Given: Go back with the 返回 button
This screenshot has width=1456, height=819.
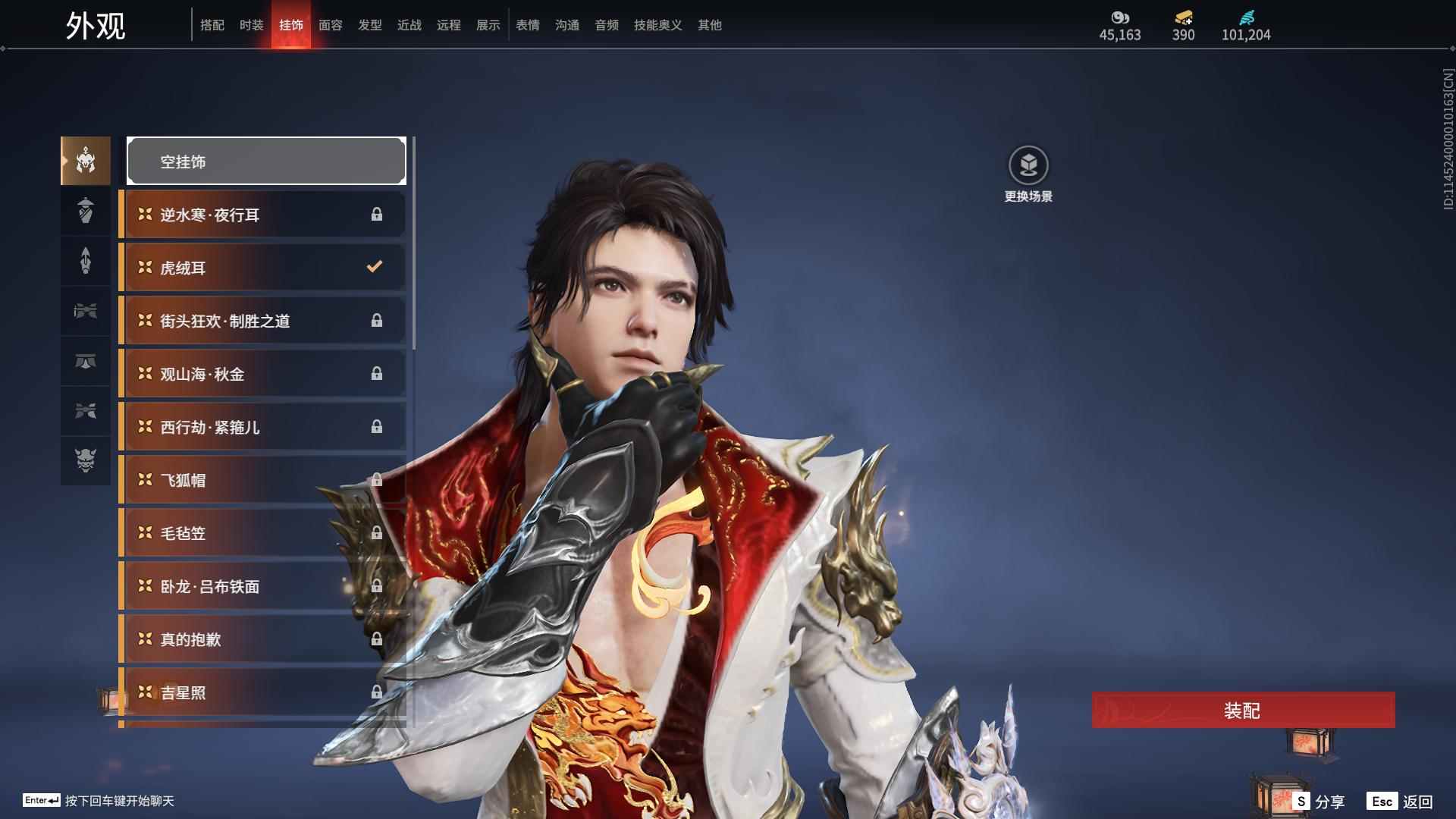Looking at the screenshot, I should click(x=1401, y=802).
